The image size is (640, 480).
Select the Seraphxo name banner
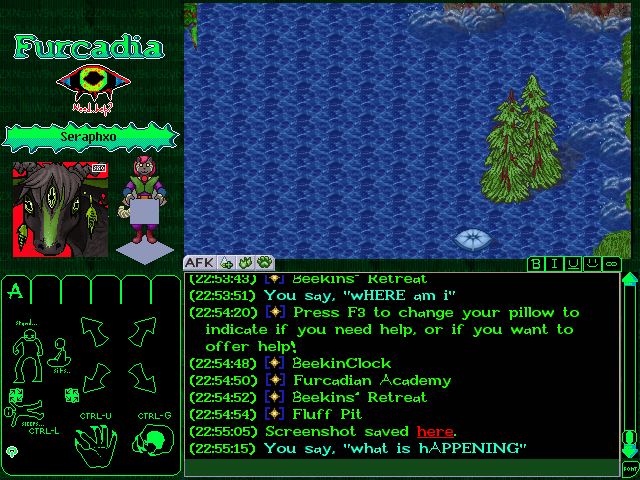[91, 135]
